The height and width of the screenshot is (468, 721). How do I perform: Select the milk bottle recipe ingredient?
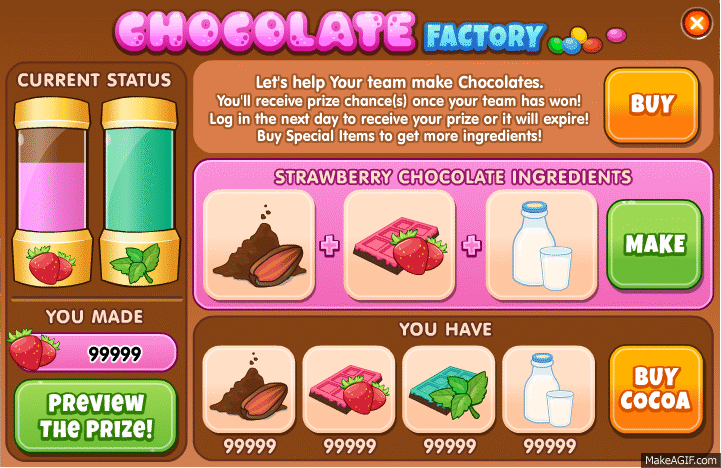541,244
